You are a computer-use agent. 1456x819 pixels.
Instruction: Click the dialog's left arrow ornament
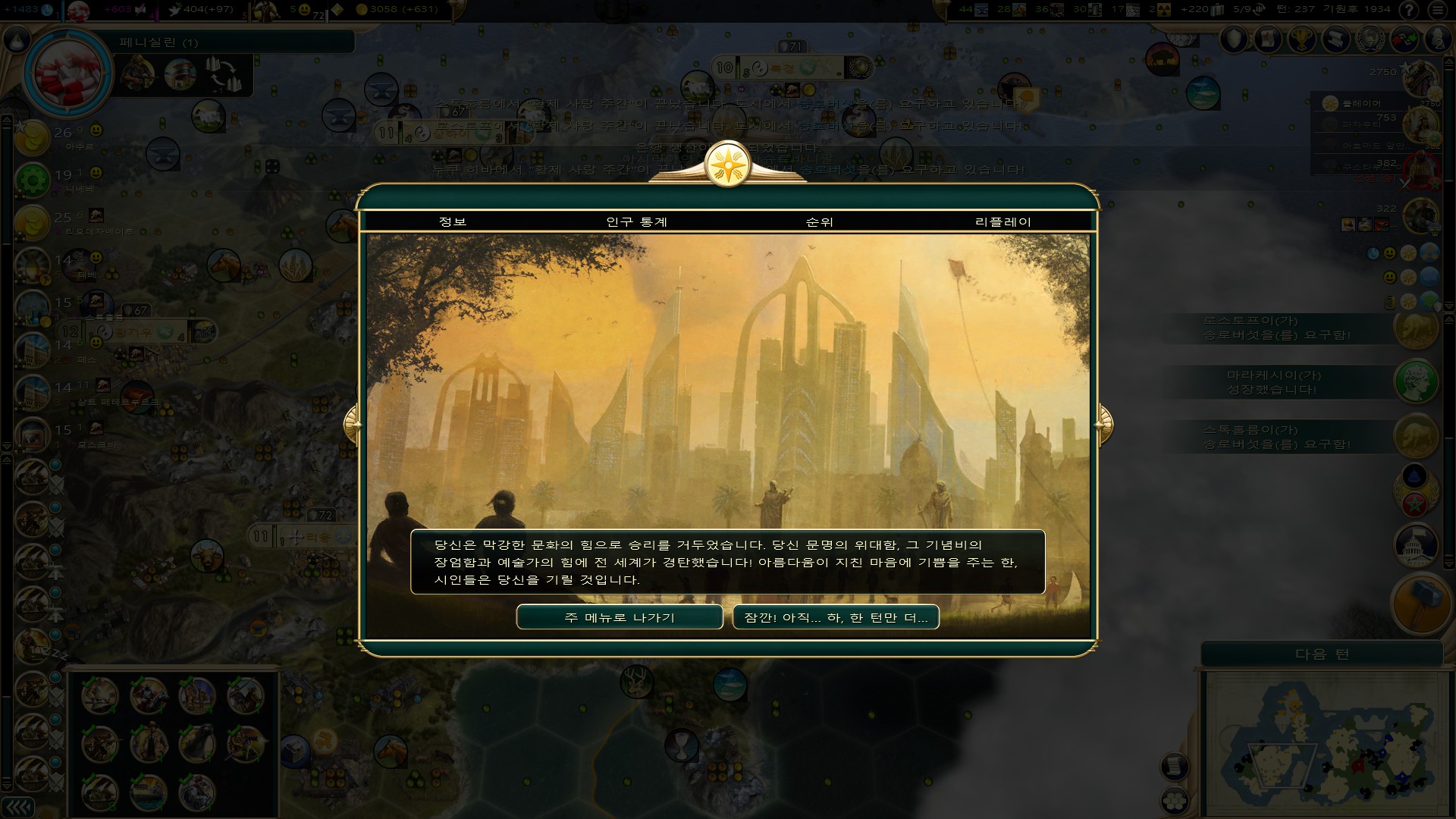[x=351, y=424]
